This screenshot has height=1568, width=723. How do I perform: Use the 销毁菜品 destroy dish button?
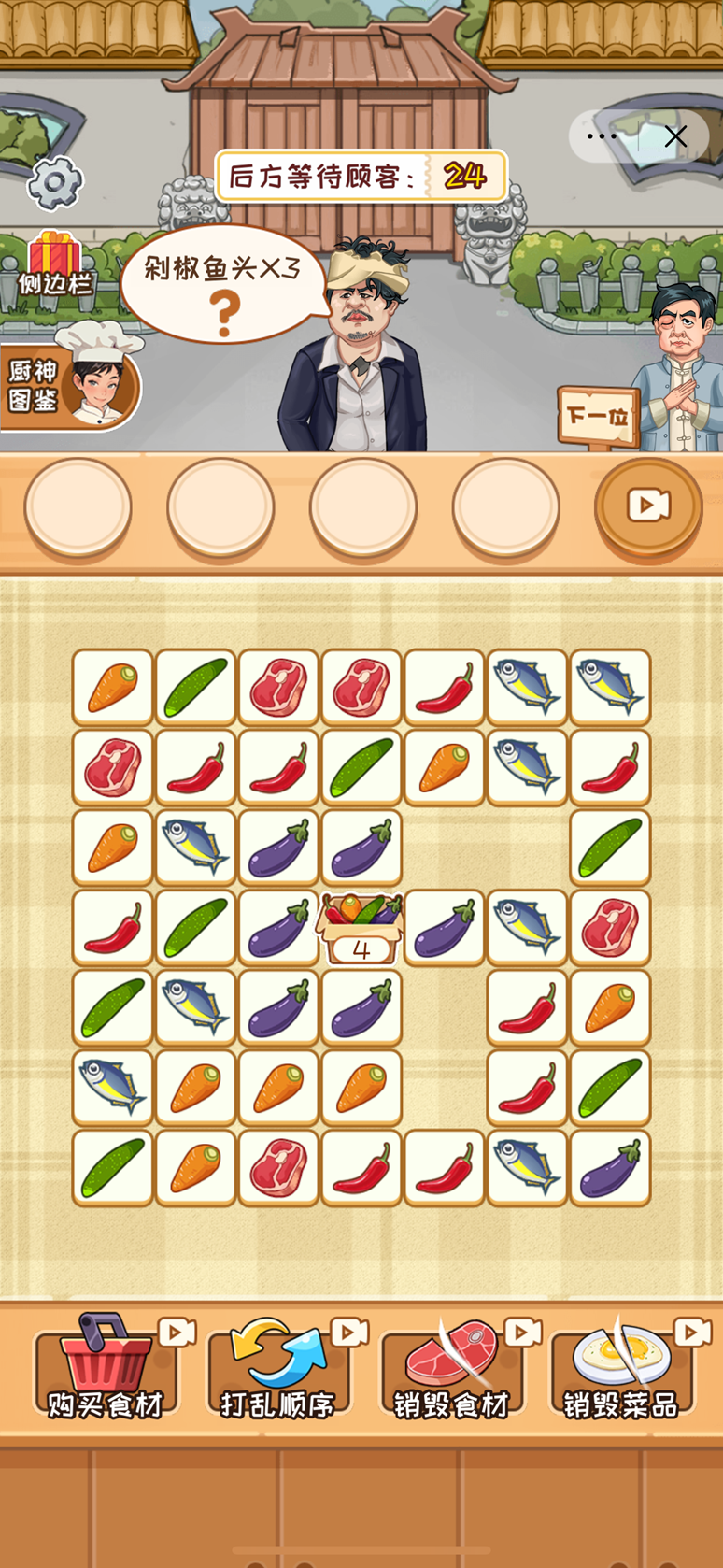tap(621, 1368)
